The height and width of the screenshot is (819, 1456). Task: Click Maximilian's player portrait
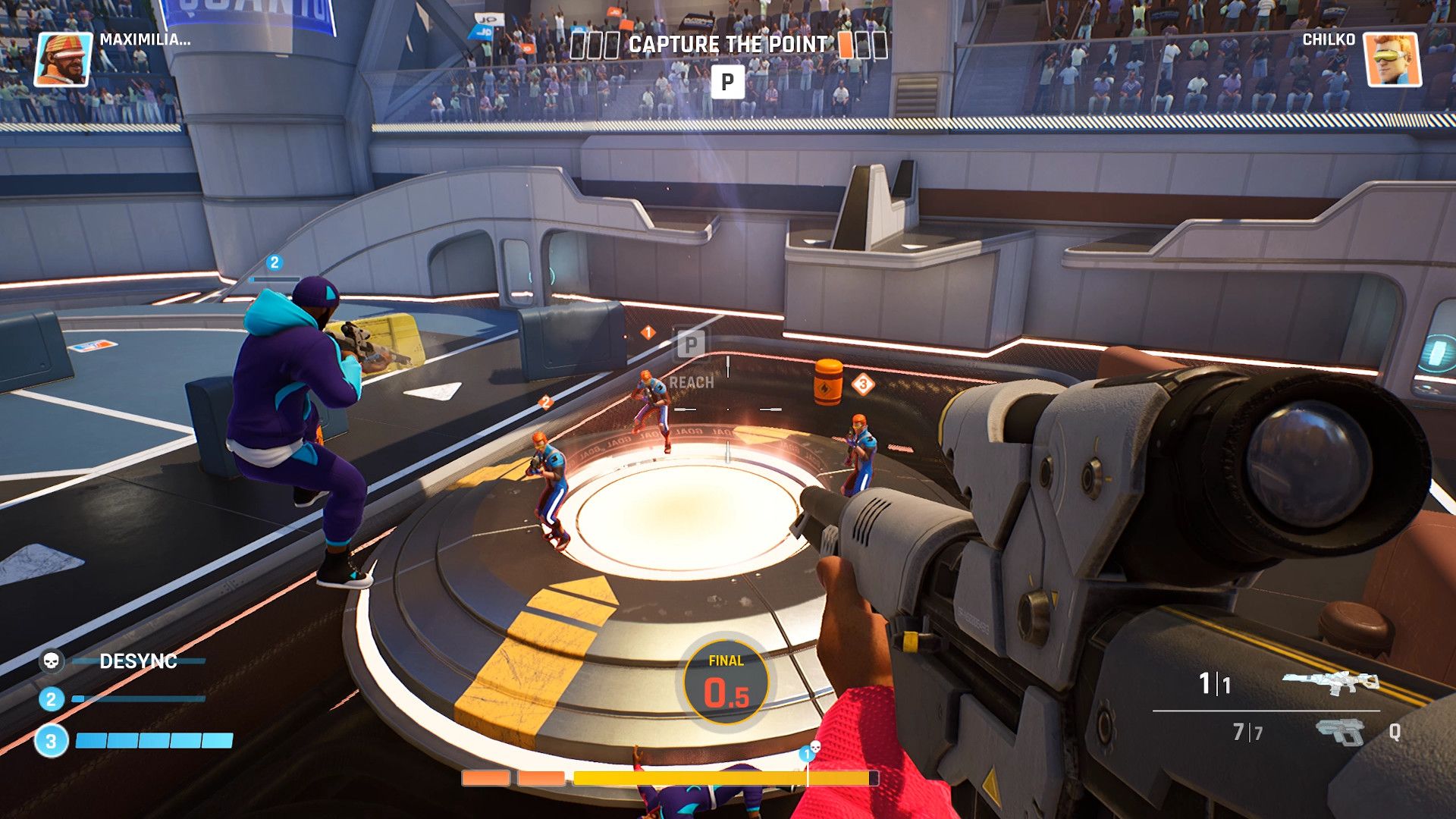coord(64,59)
